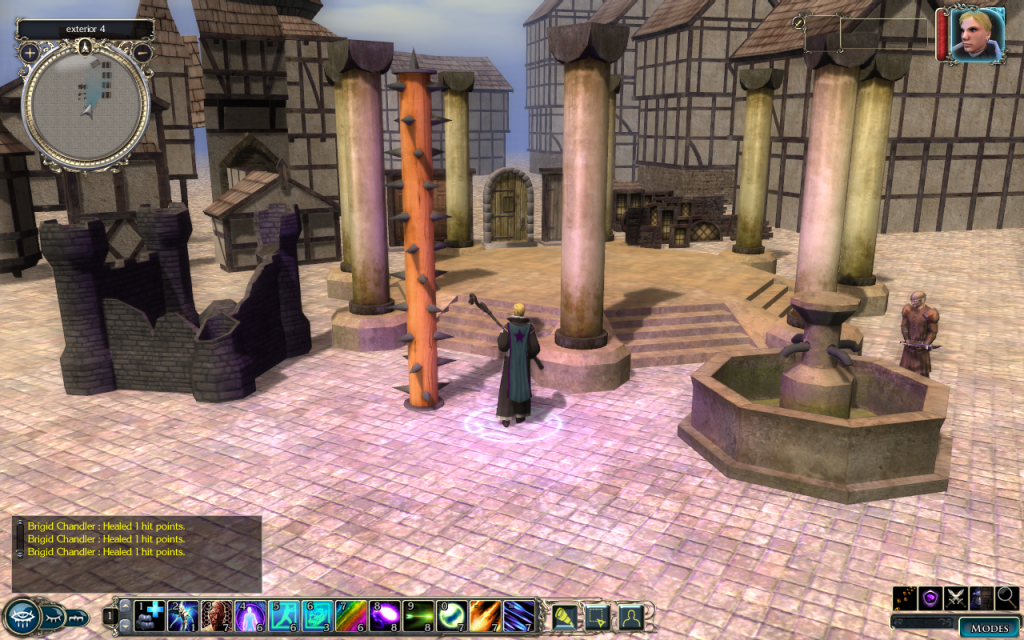Cast the green ray spell in slot 9
Viewport: 1024px width, 640px height.
[419, 613]
